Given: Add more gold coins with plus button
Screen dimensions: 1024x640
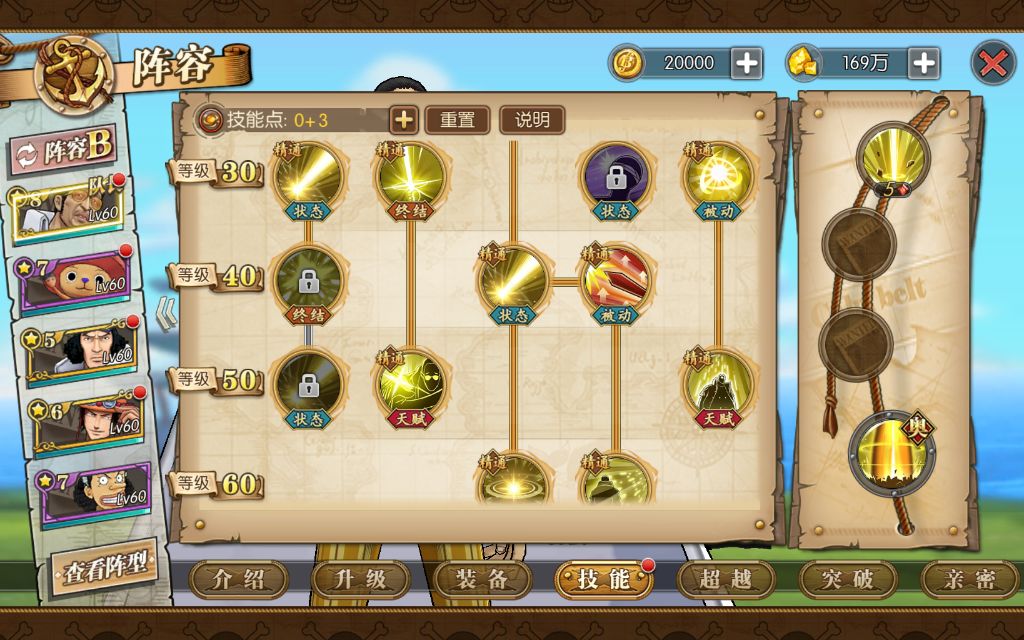Looking at the screenshot, I should (746, 63).
